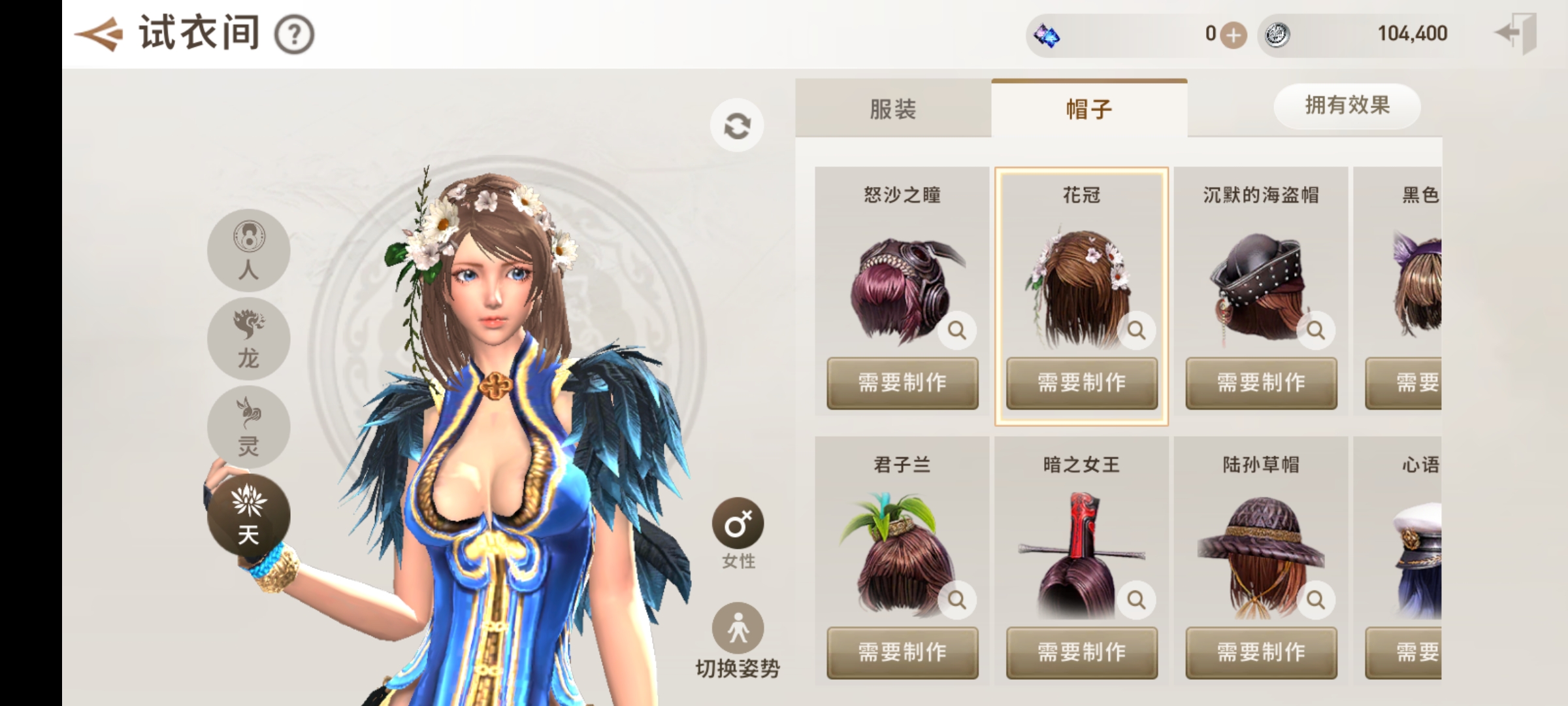Viewport: 1568px width, 706px height.
Task: Select the 切换姿势 pose switch icon
Action: point(737,626)
